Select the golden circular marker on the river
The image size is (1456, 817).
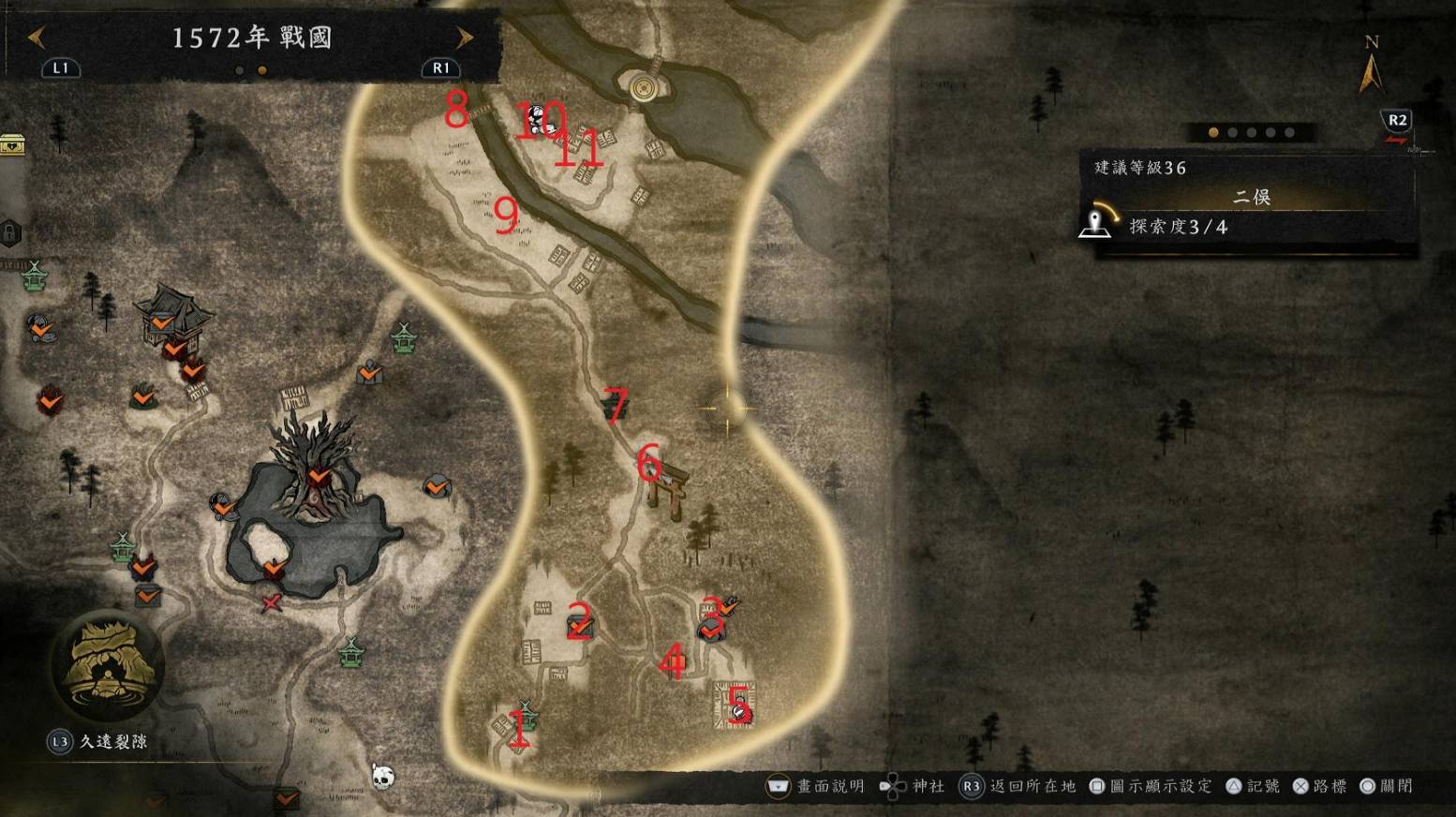pyautogui.click(x=642, y=88)
